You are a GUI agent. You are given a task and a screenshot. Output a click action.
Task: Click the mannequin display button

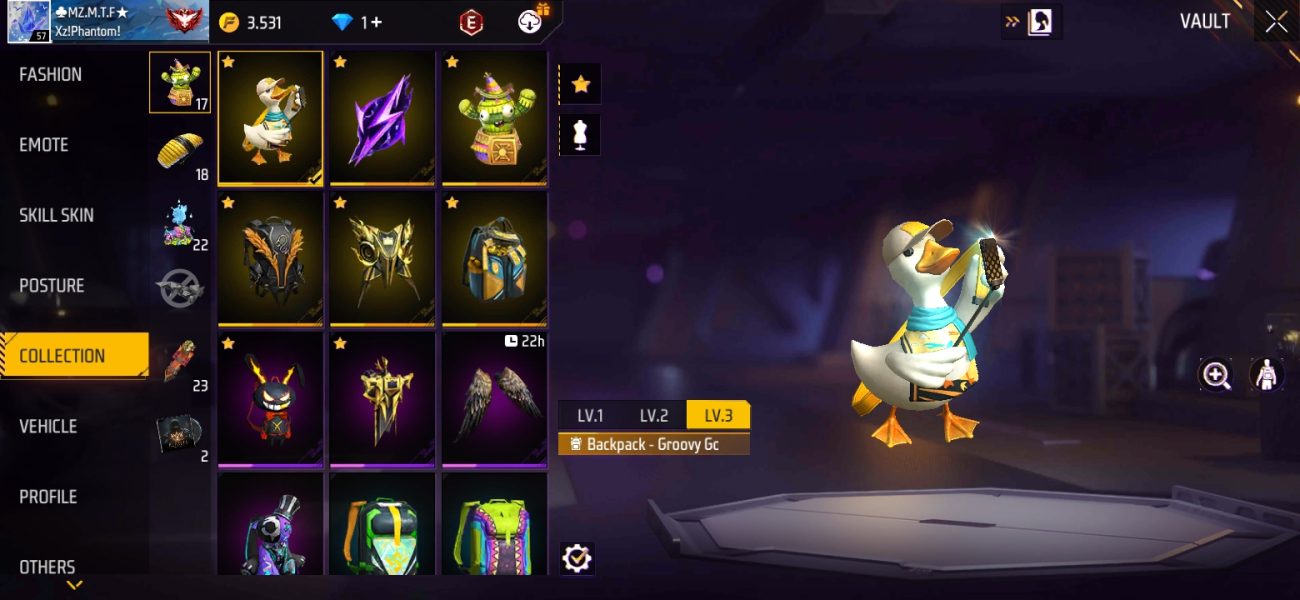point(580,135)
